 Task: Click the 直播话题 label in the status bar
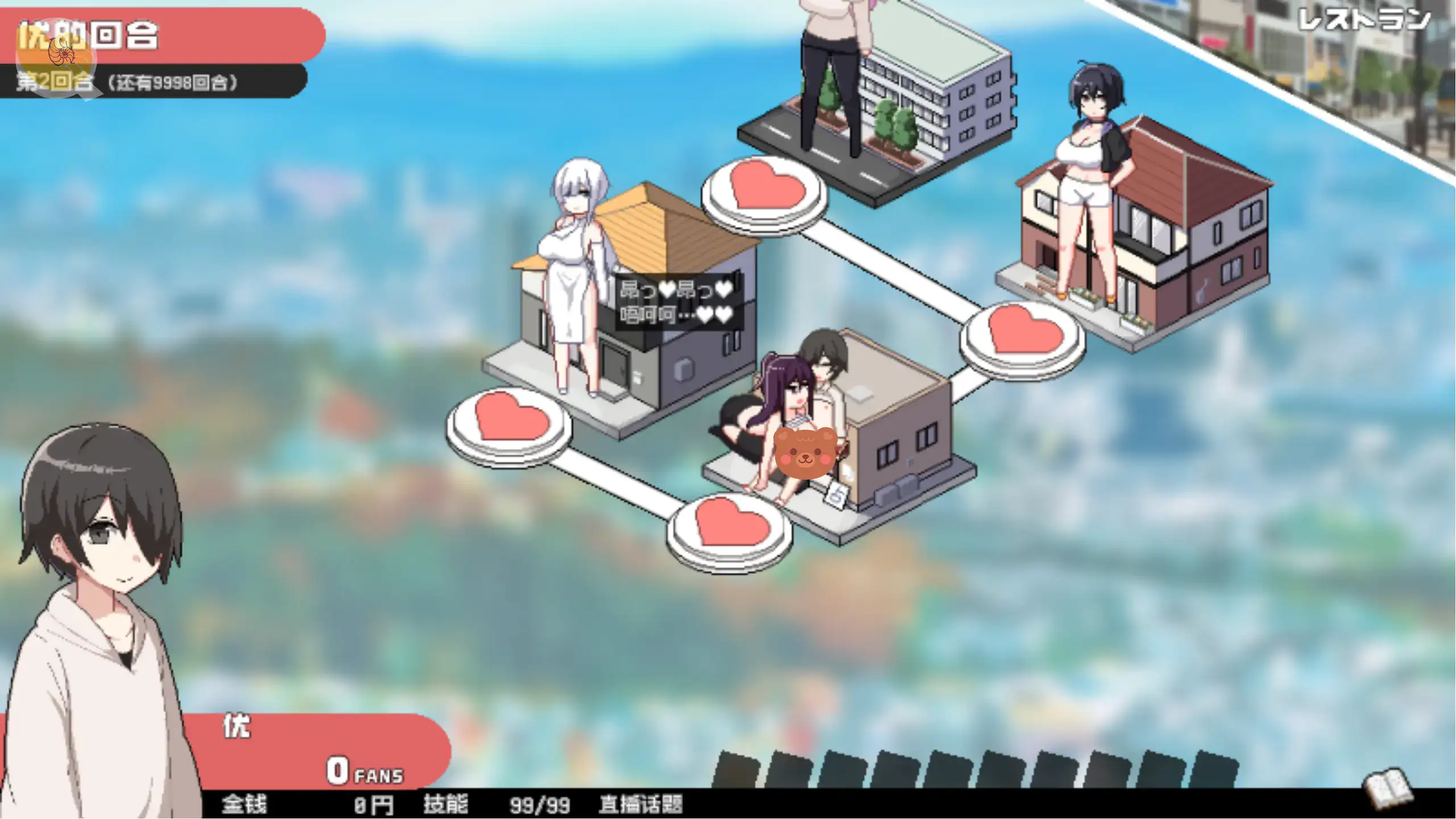[x=640, y=804]
